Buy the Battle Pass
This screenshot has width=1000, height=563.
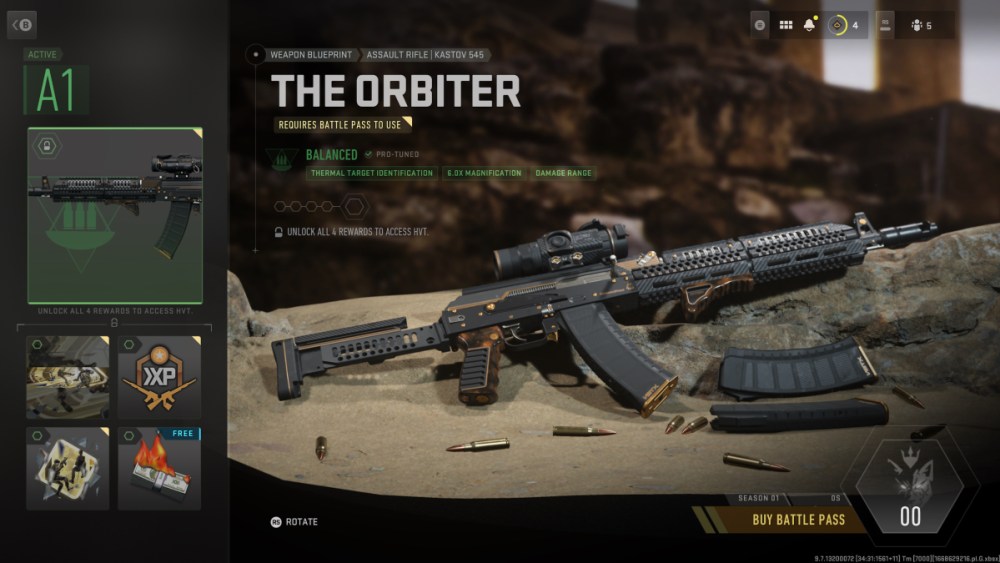click(798, 519)
